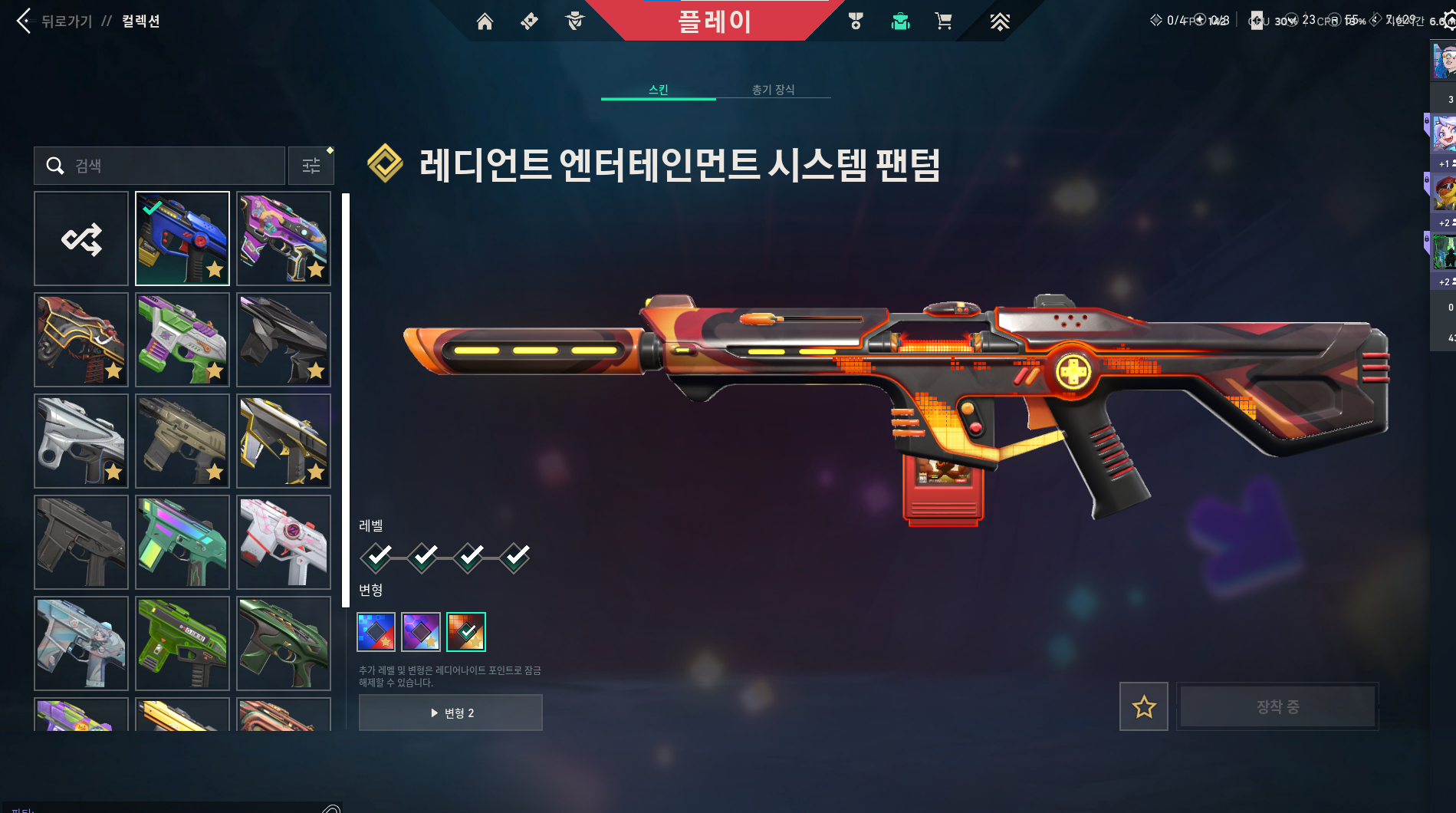
Task: Open the store shopping cart icon
Action: click(943, 21)
